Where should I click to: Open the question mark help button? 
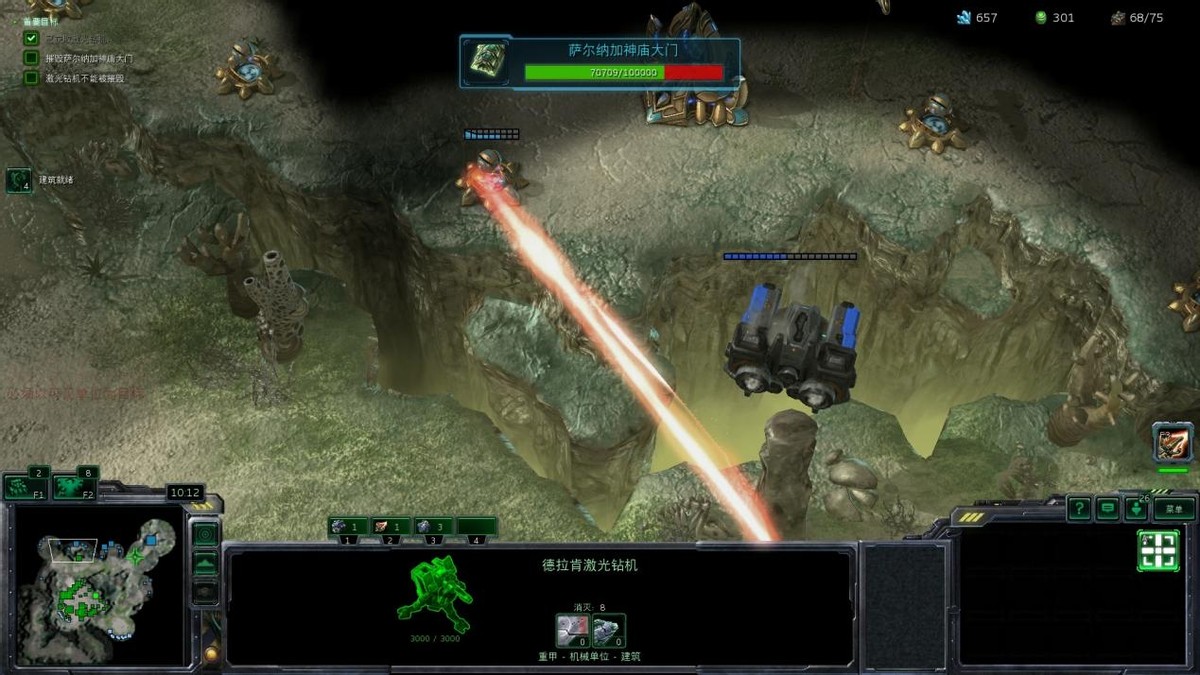click(1079, 509)
